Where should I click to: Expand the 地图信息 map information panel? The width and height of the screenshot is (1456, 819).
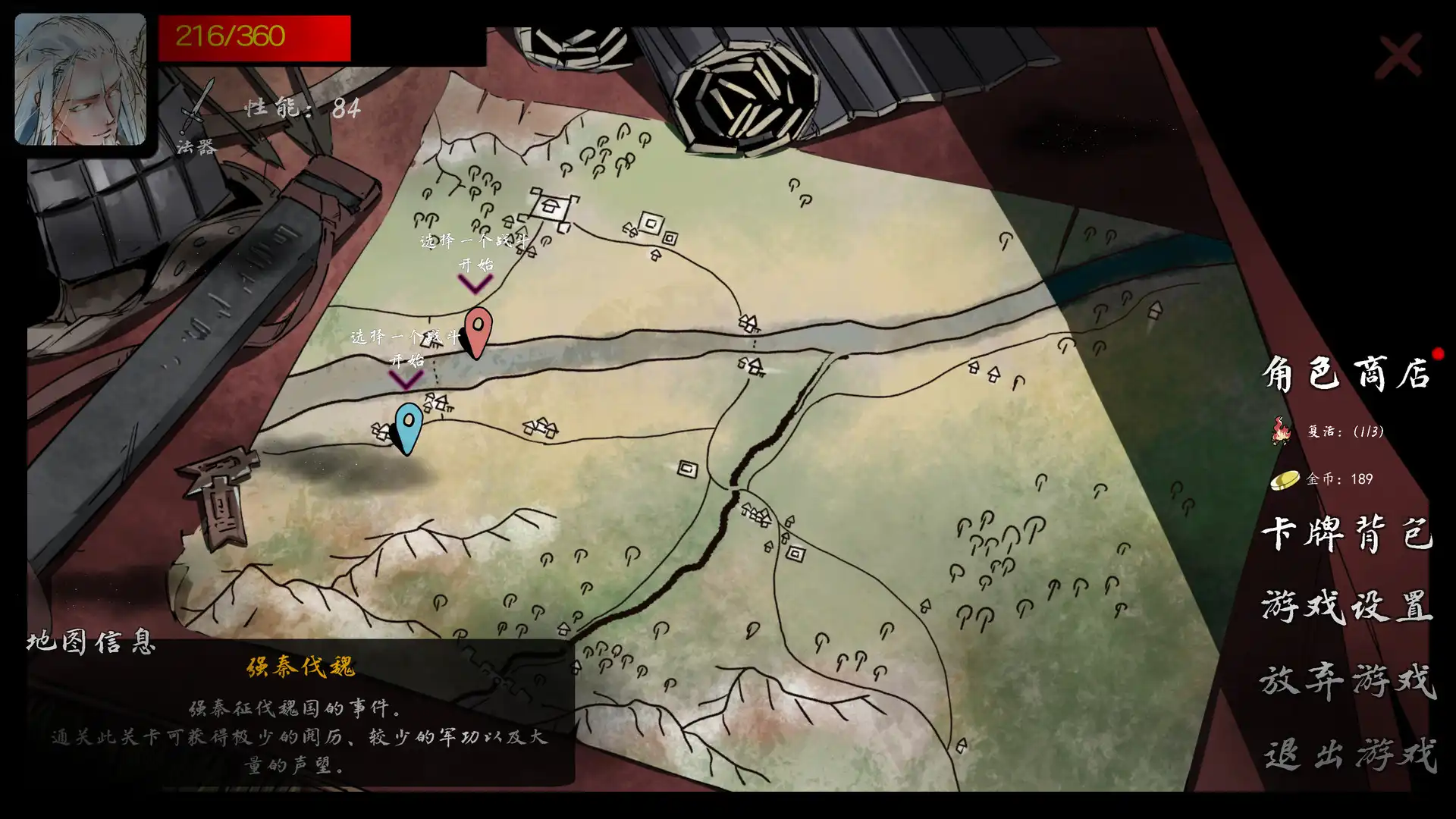(x=91, y=642)
